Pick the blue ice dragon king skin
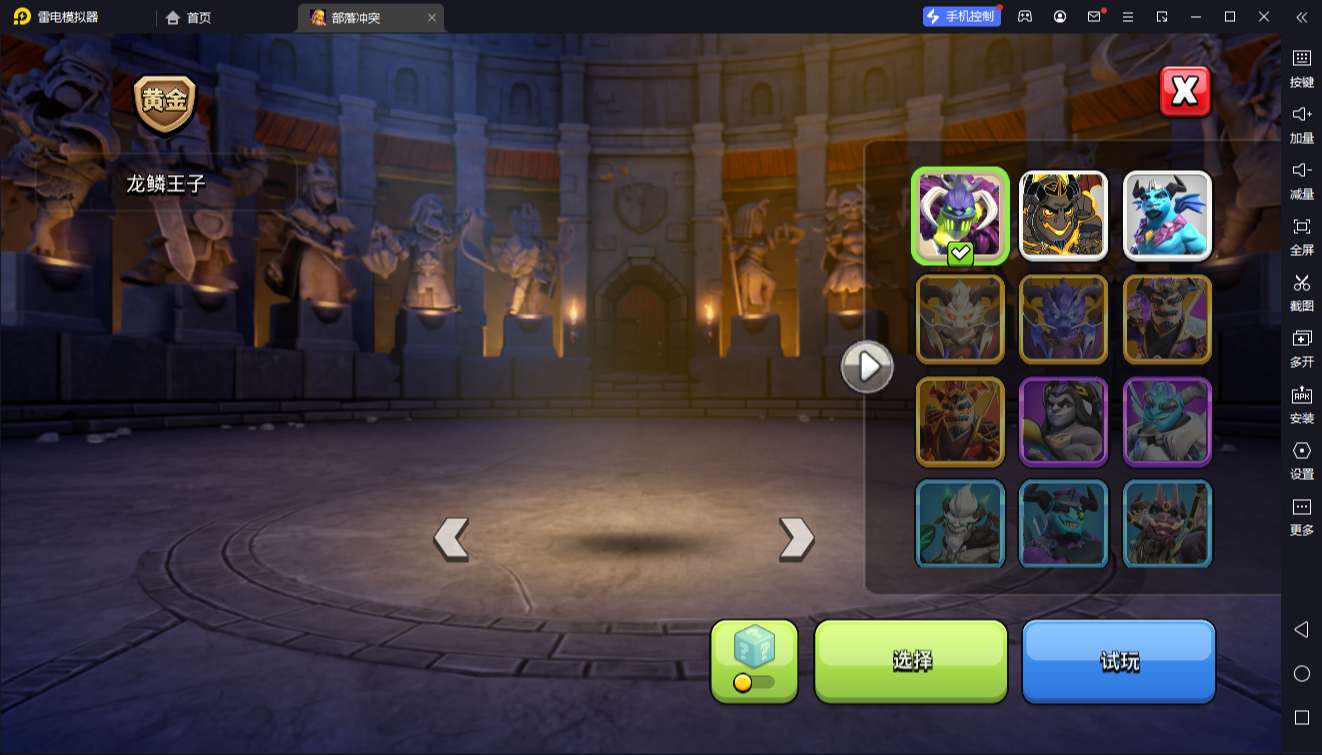This screenshot has height=755, width=1322. tap(1167, 215)
